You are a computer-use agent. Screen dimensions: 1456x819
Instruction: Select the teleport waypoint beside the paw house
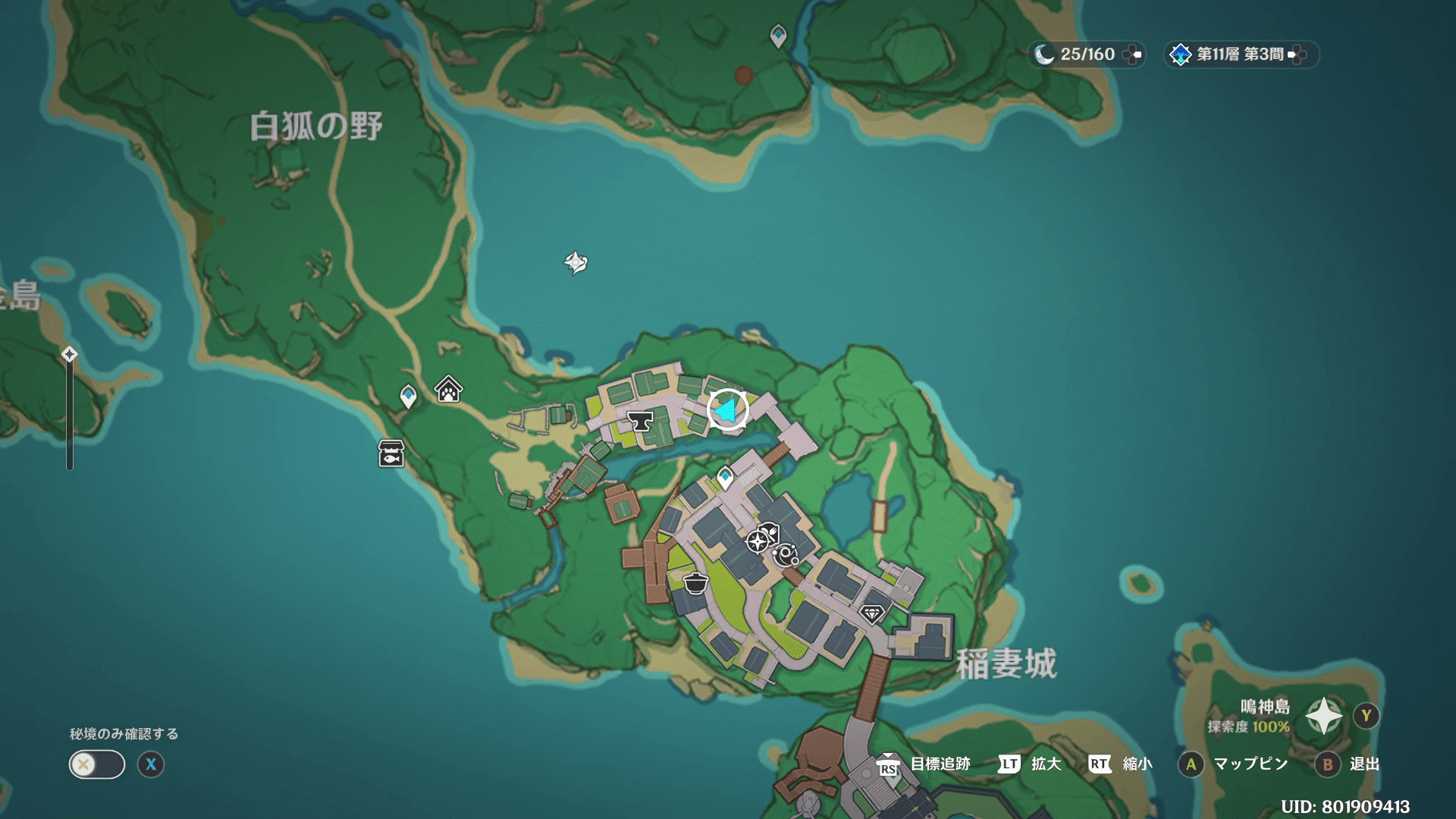point(408,396)
